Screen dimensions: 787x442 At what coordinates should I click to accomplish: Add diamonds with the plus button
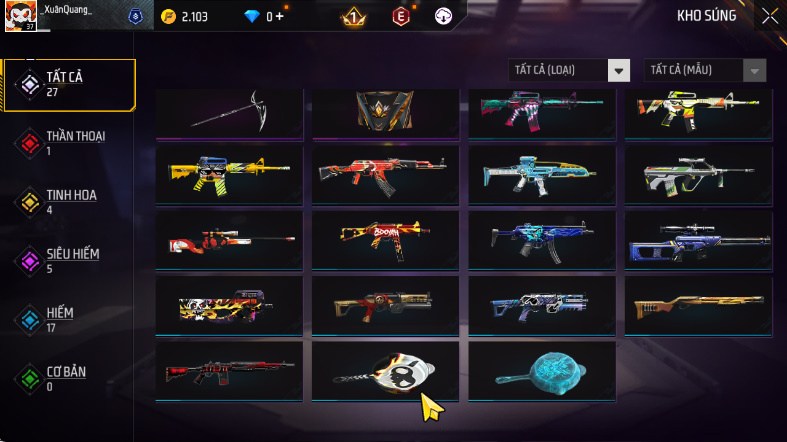click(279, 16)
